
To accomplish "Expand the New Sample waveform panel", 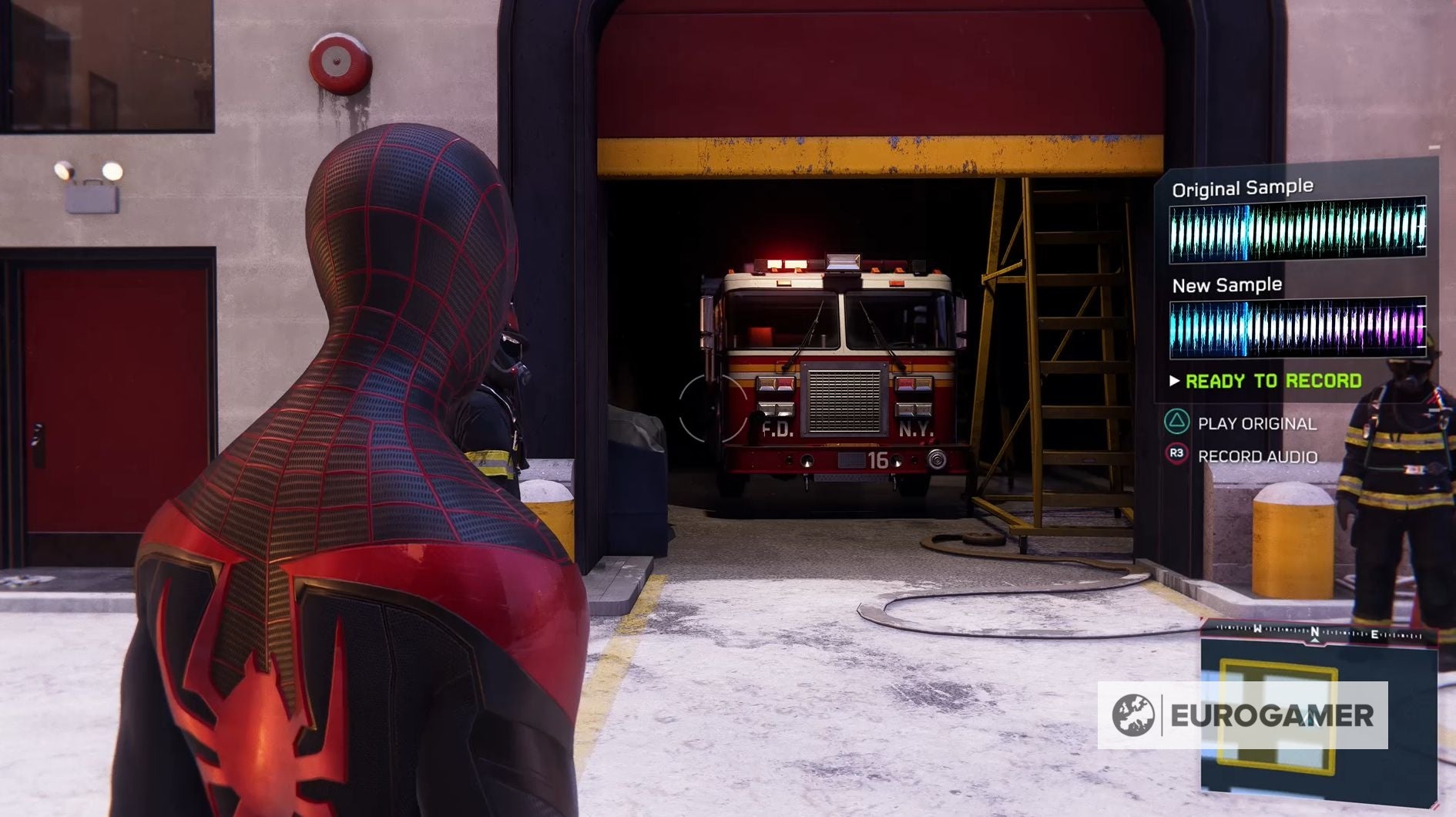I will (1297, 328).
